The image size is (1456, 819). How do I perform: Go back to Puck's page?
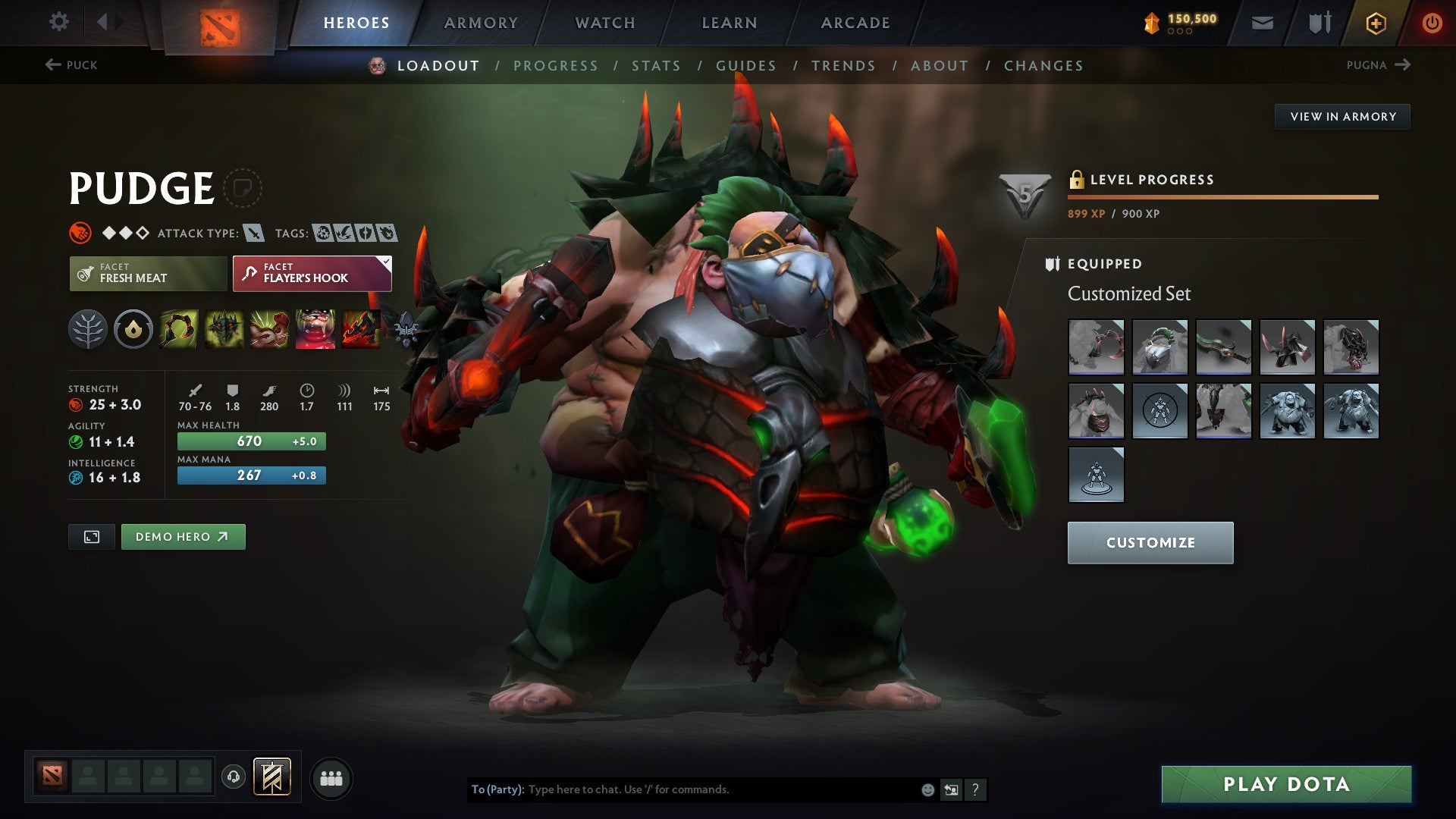point(72,65)
